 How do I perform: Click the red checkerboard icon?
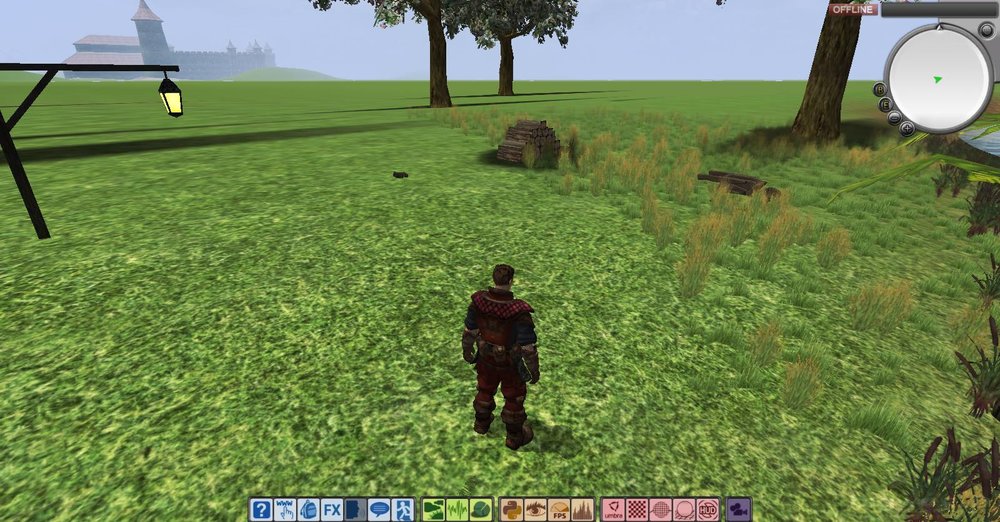click(637, 510)
